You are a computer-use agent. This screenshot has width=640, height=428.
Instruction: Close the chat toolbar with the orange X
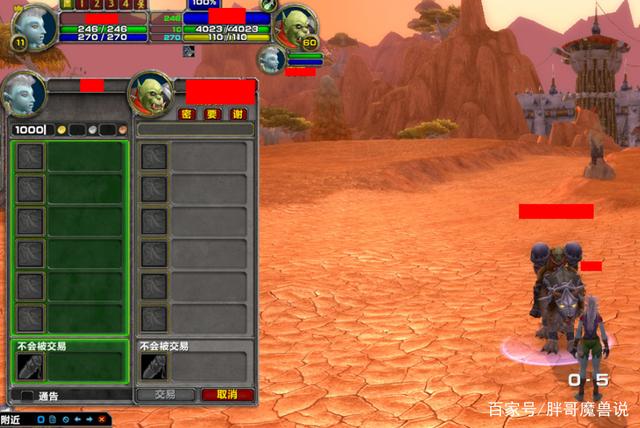click(x=101, y=419)
